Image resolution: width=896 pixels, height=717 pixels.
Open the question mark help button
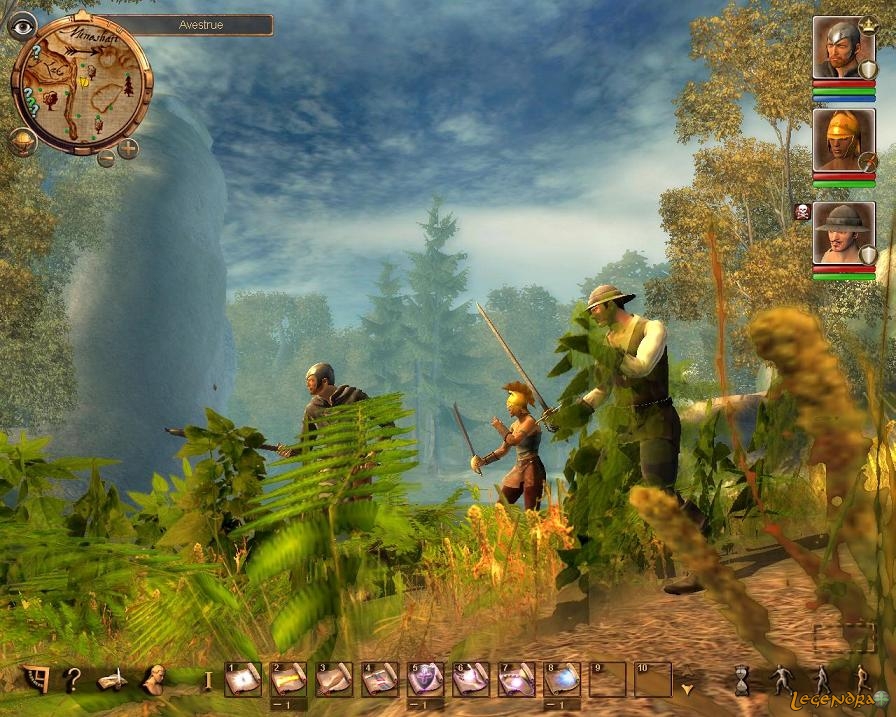(72, 680)
